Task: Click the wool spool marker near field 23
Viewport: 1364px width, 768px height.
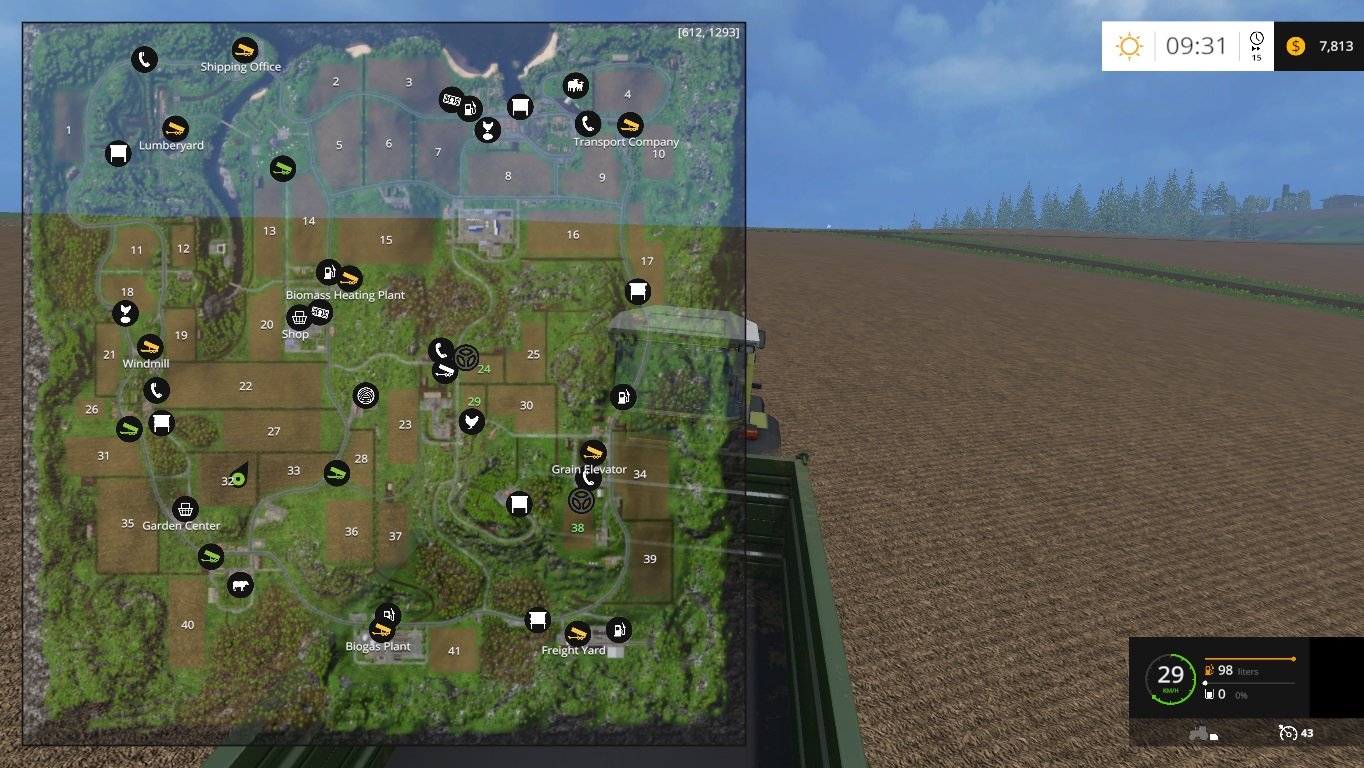Action: pyautogui.click(x=366, y=396)
